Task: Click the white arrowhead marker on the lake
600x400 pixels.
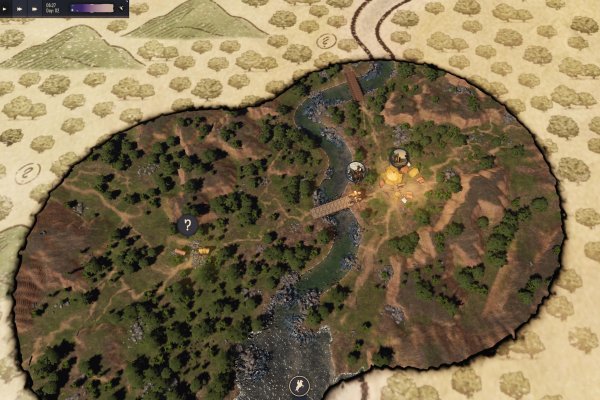Action: (x=297, y=384)
